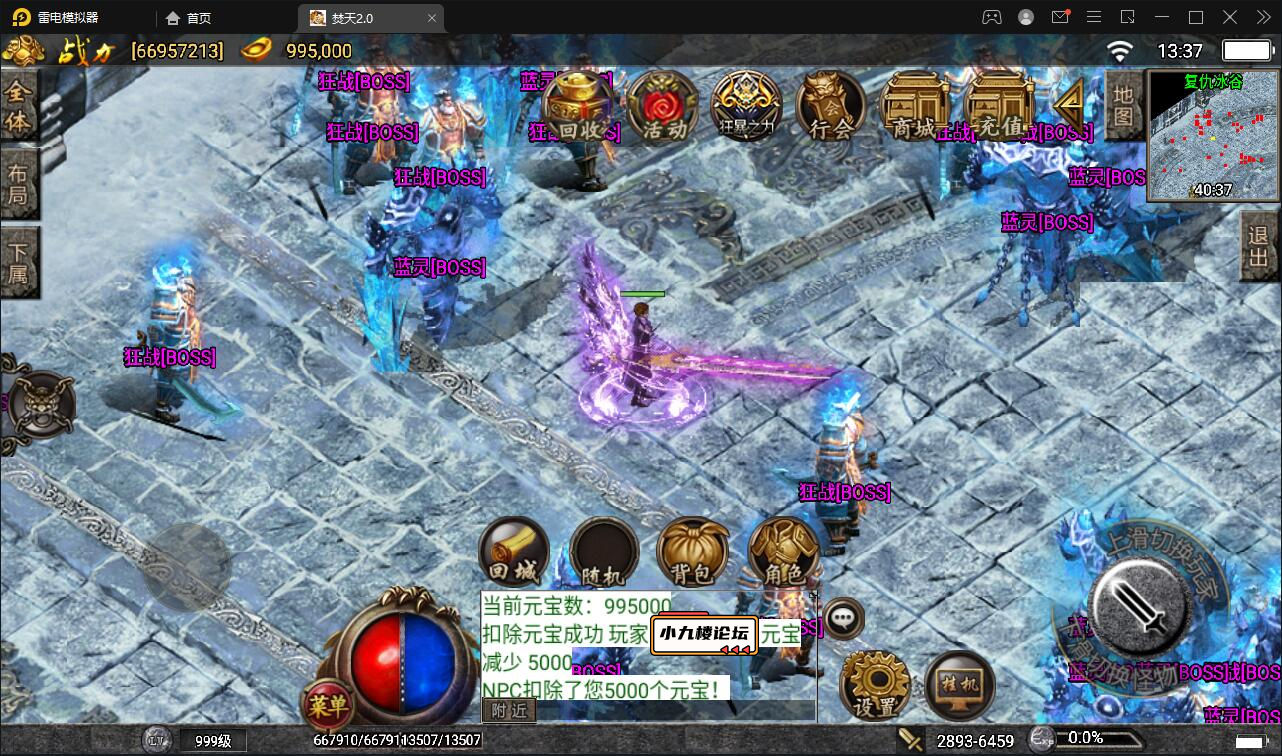Click the experience progress bar at bottom
Viewport: 1282px width, 756px height.
click(1100, 740)
